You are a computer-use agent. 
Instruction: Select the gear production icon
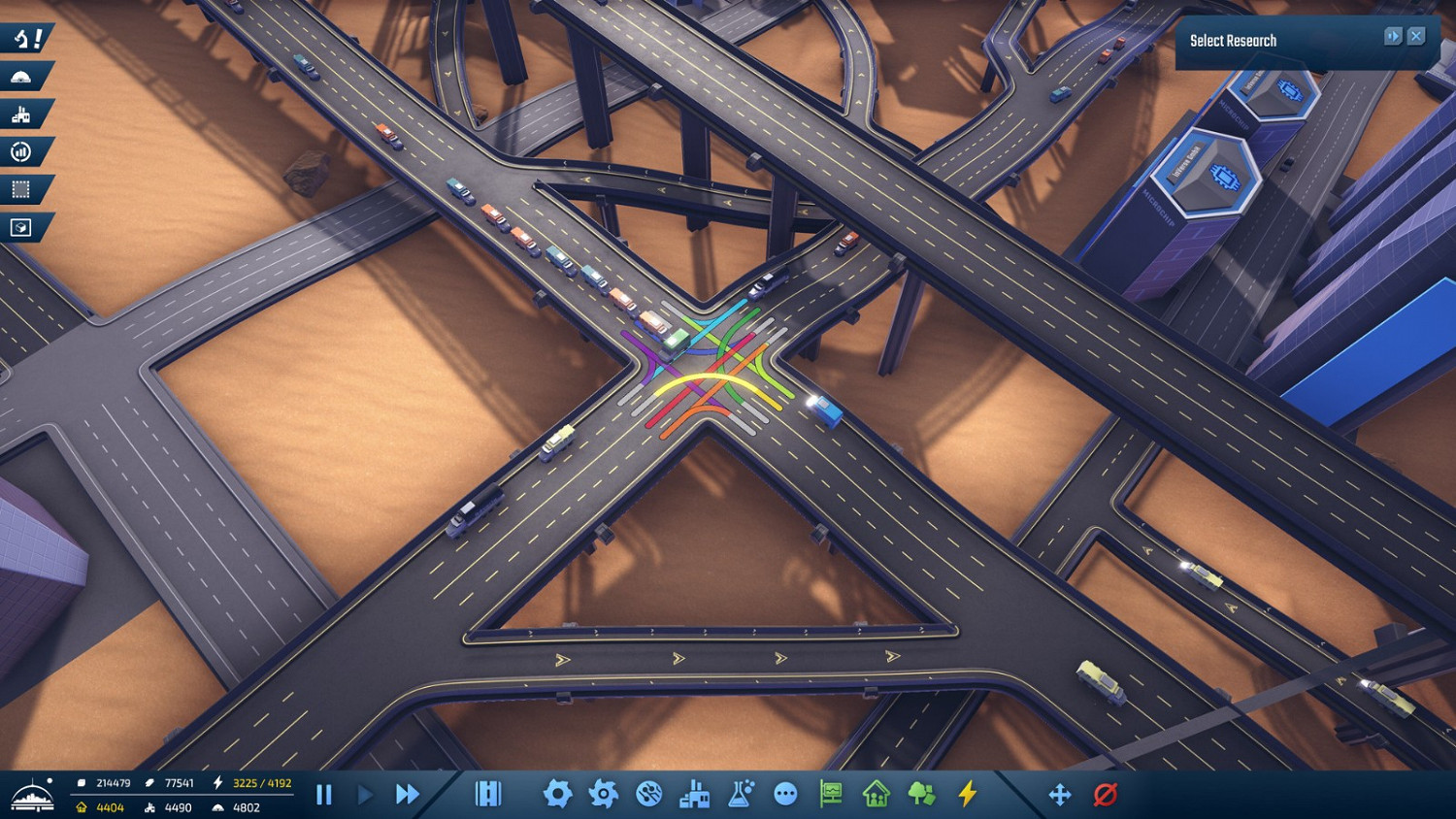pyautogui.click(x=558, y=794)
